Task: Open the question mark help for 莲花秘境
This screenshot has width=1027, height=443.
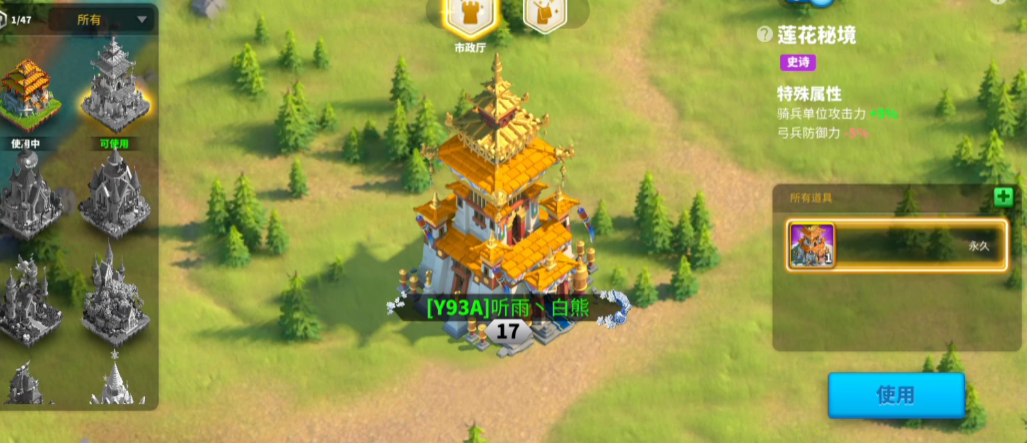Action: (764, 35)
